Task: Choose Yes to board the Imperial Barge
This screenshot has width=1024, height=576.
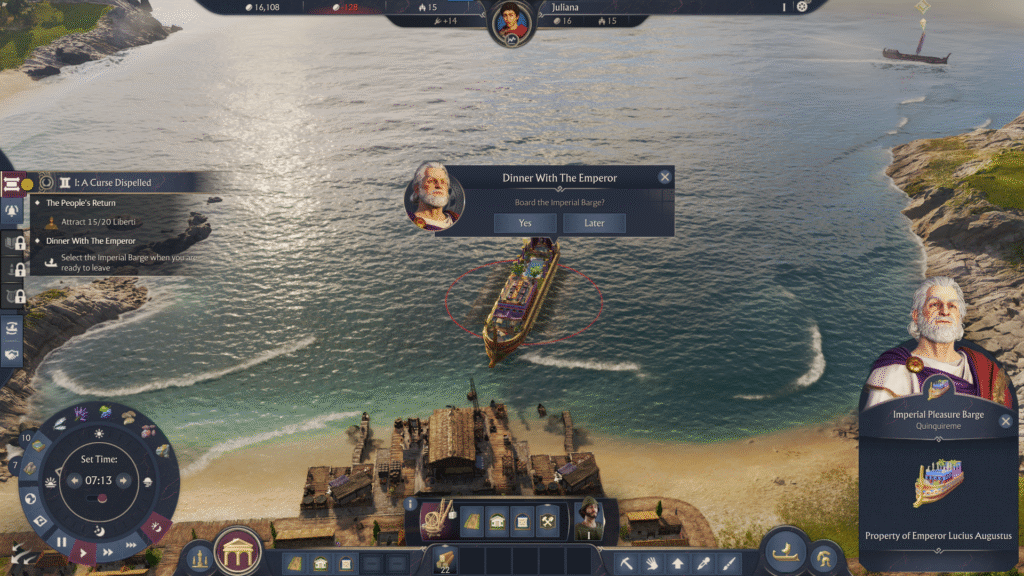Action: tap(524, 223)
